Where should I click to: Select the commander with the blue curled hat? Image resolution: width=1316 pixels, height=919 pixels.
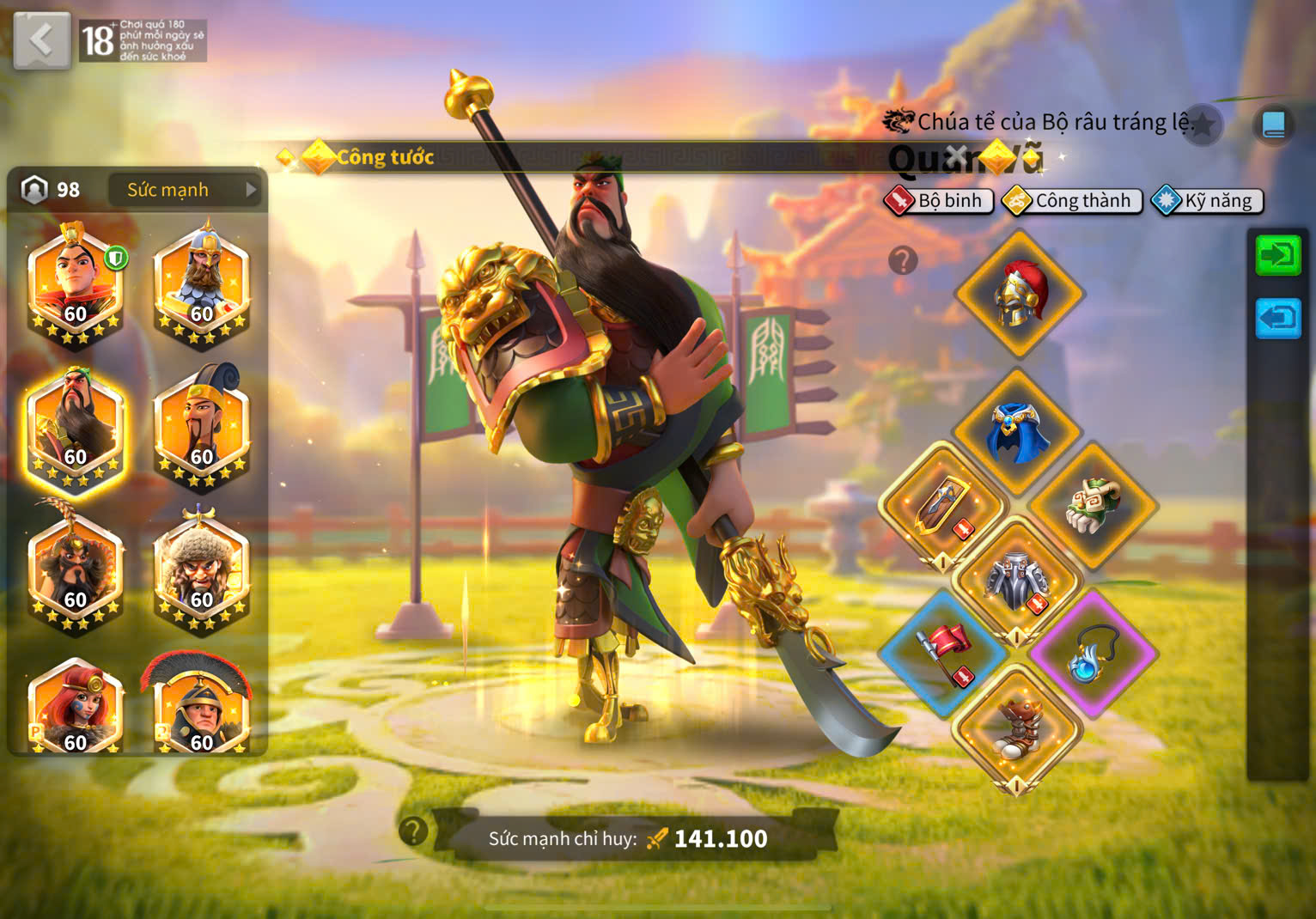pos(202,429)
